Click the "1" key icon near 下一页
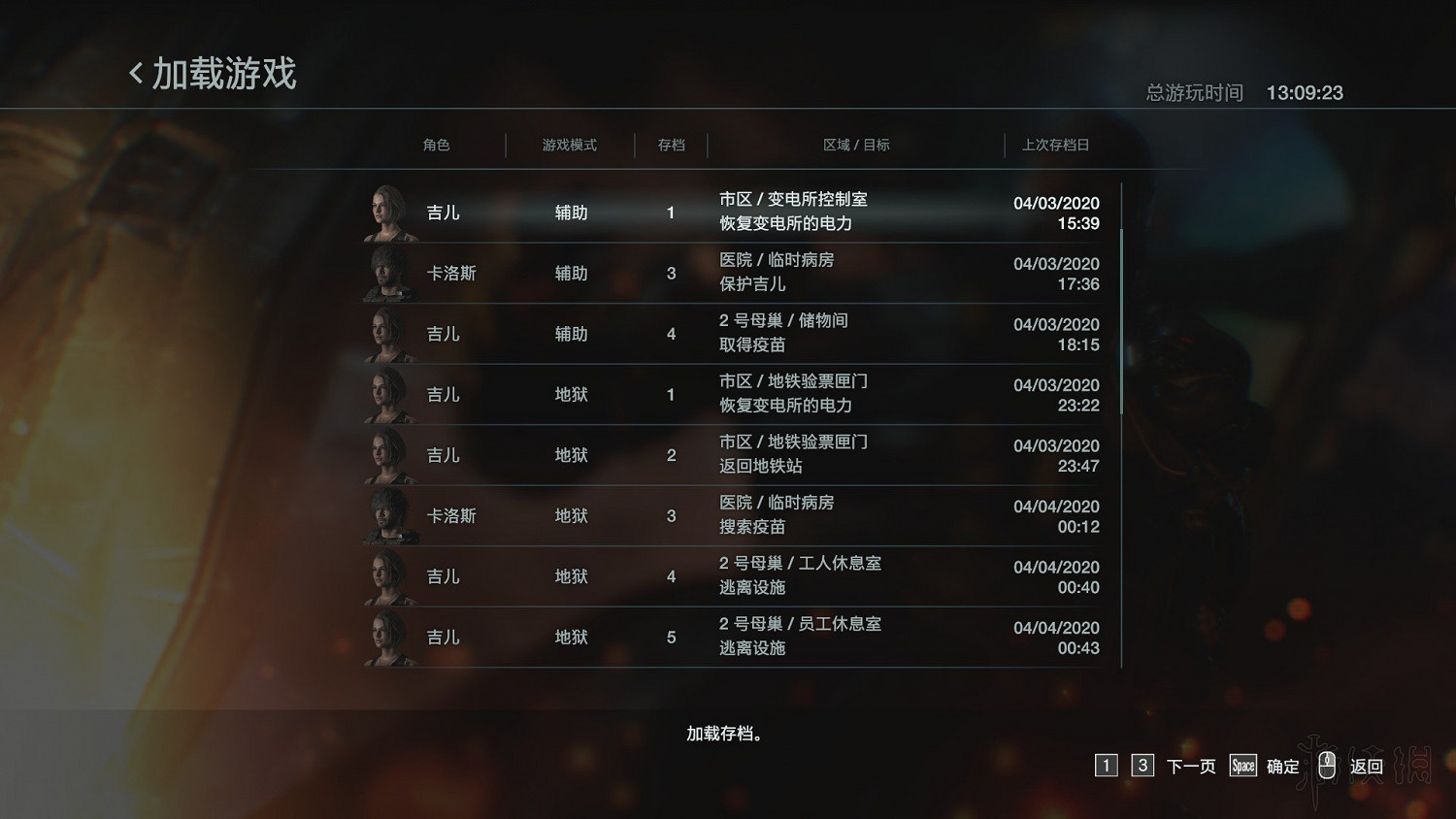 [1106, 766]
